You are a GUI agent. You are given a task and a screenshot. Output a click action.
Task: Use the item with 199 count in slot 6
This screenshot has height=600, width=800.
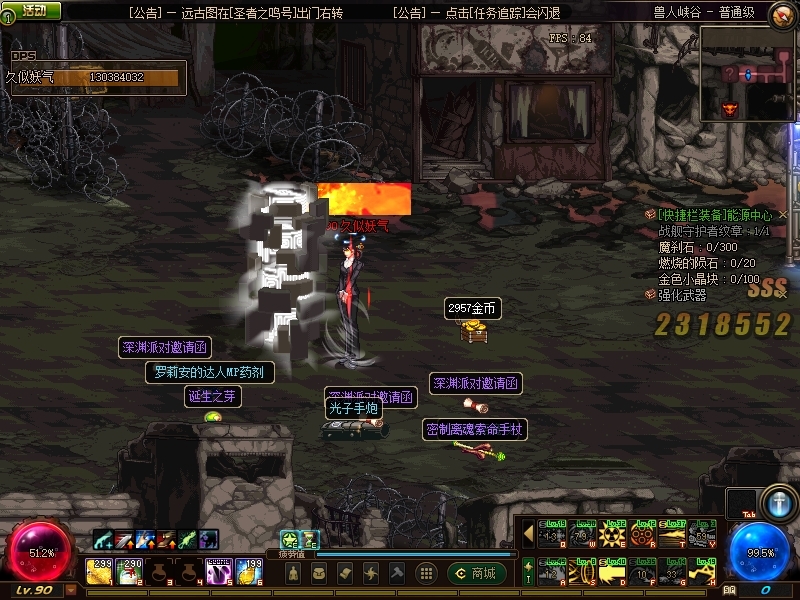pyautogui.click(x=247, y=571)
